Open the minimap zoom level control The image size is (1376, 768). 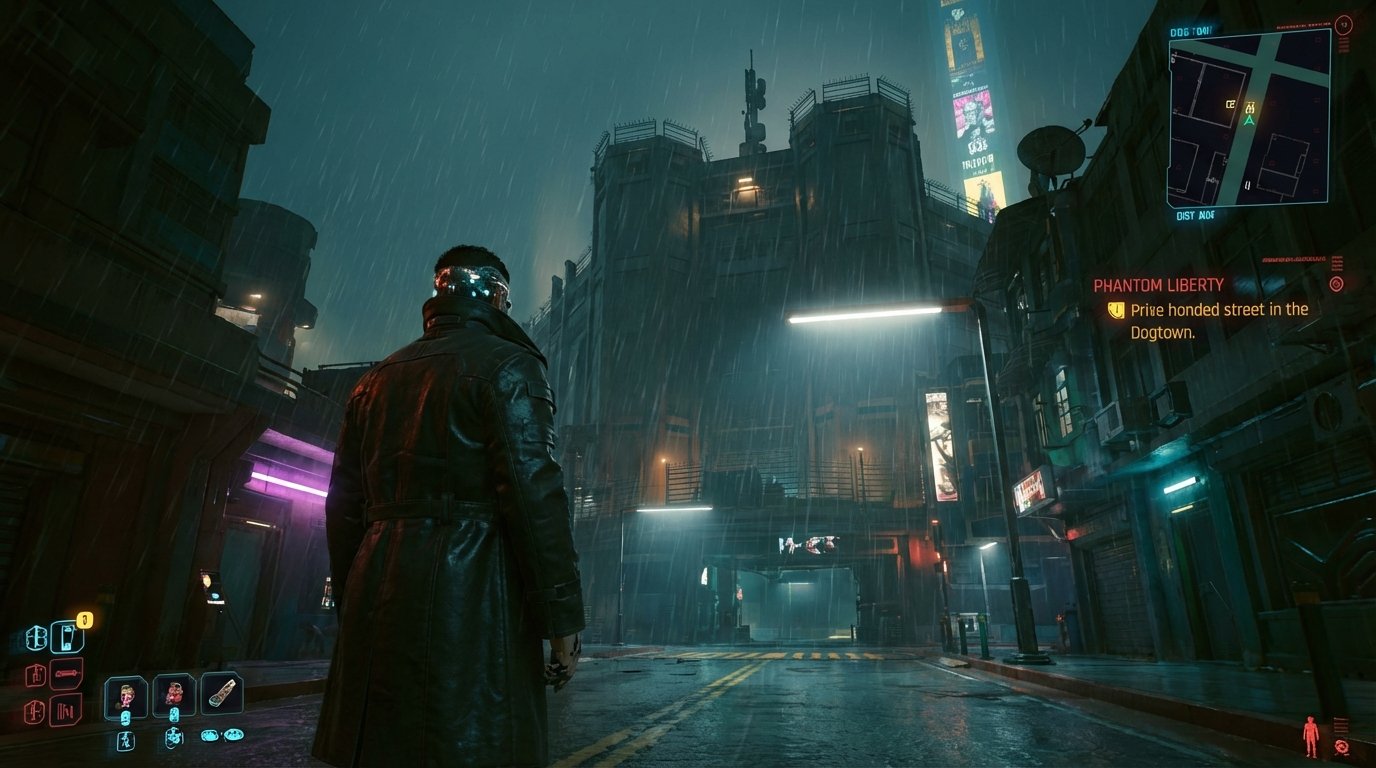tap(1343, 26)
